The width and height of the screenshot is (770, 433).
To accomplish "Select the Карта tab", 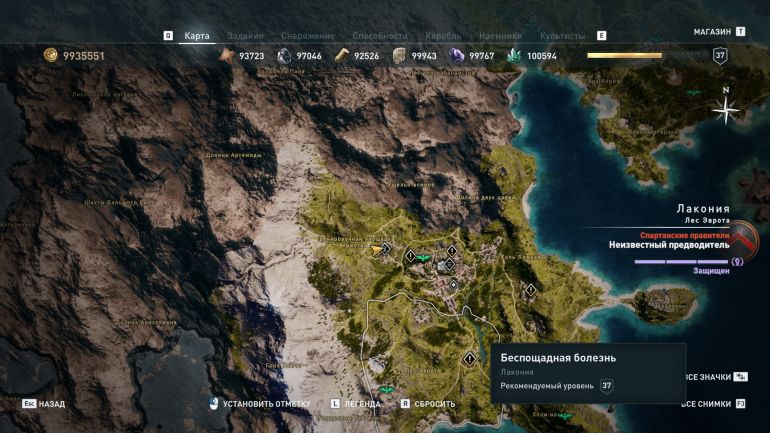I will pos(197,36).
